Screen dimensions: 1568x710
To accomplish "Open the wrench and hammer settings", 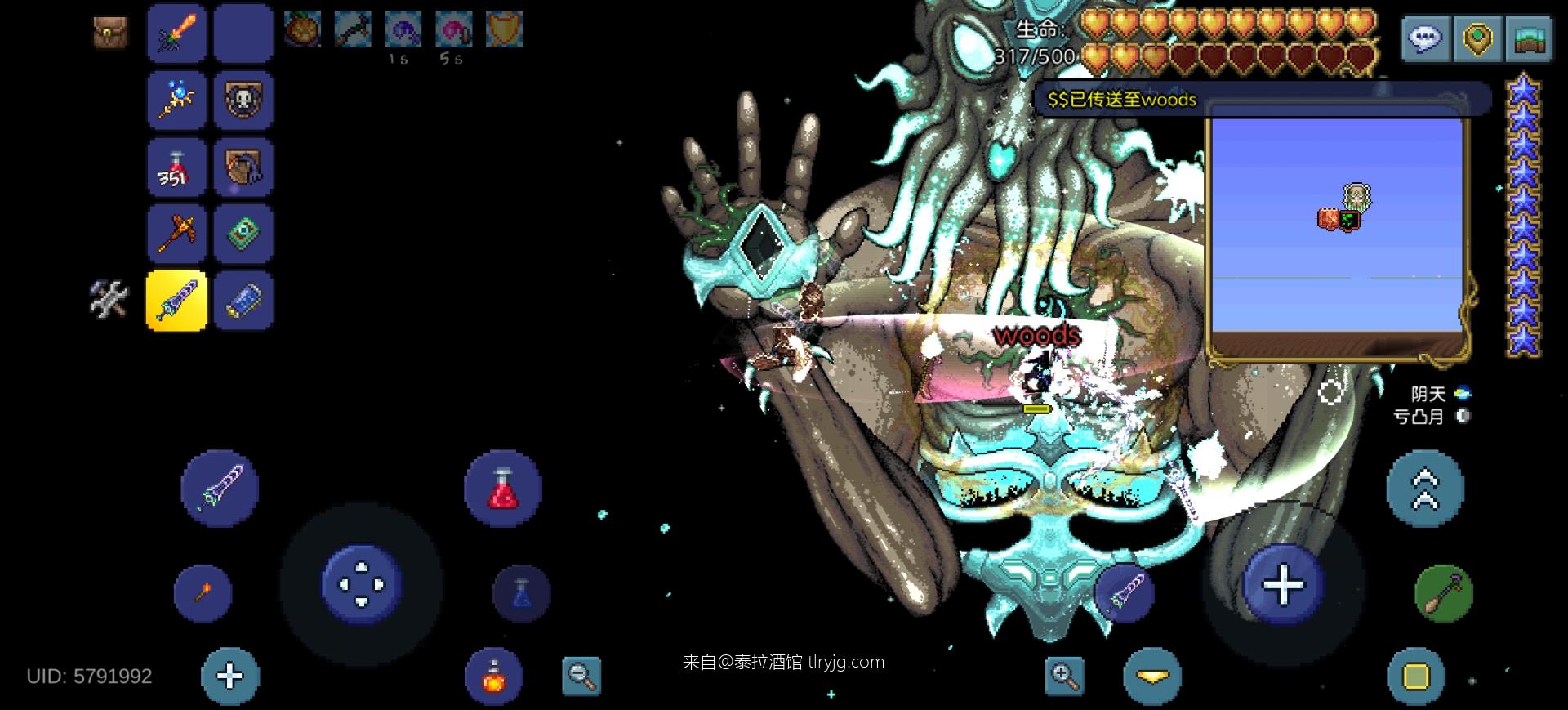I will 109,299.
